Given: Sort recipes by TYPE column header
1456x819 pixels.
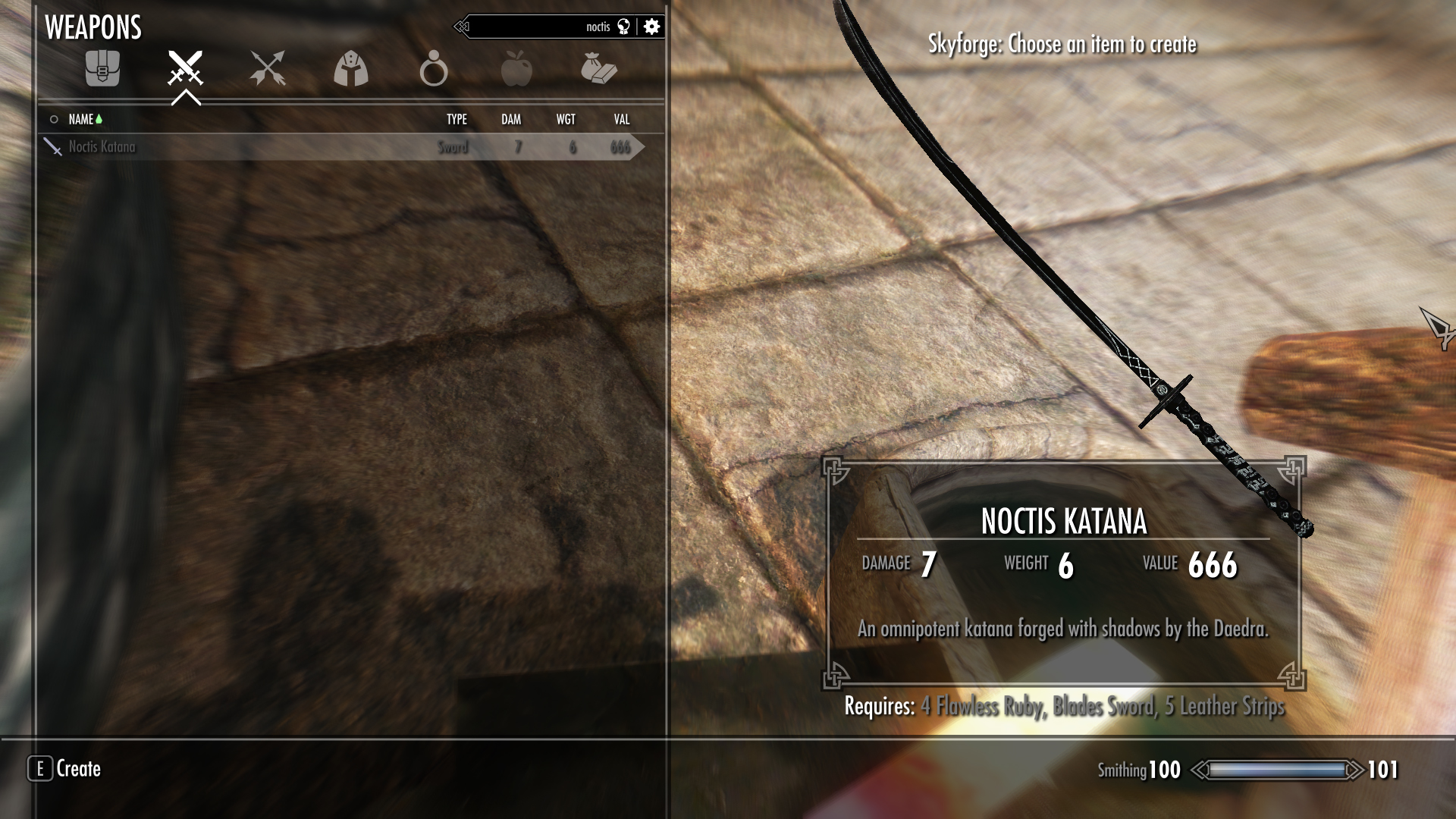Looking at the screenshot, I should click(457, 119).
